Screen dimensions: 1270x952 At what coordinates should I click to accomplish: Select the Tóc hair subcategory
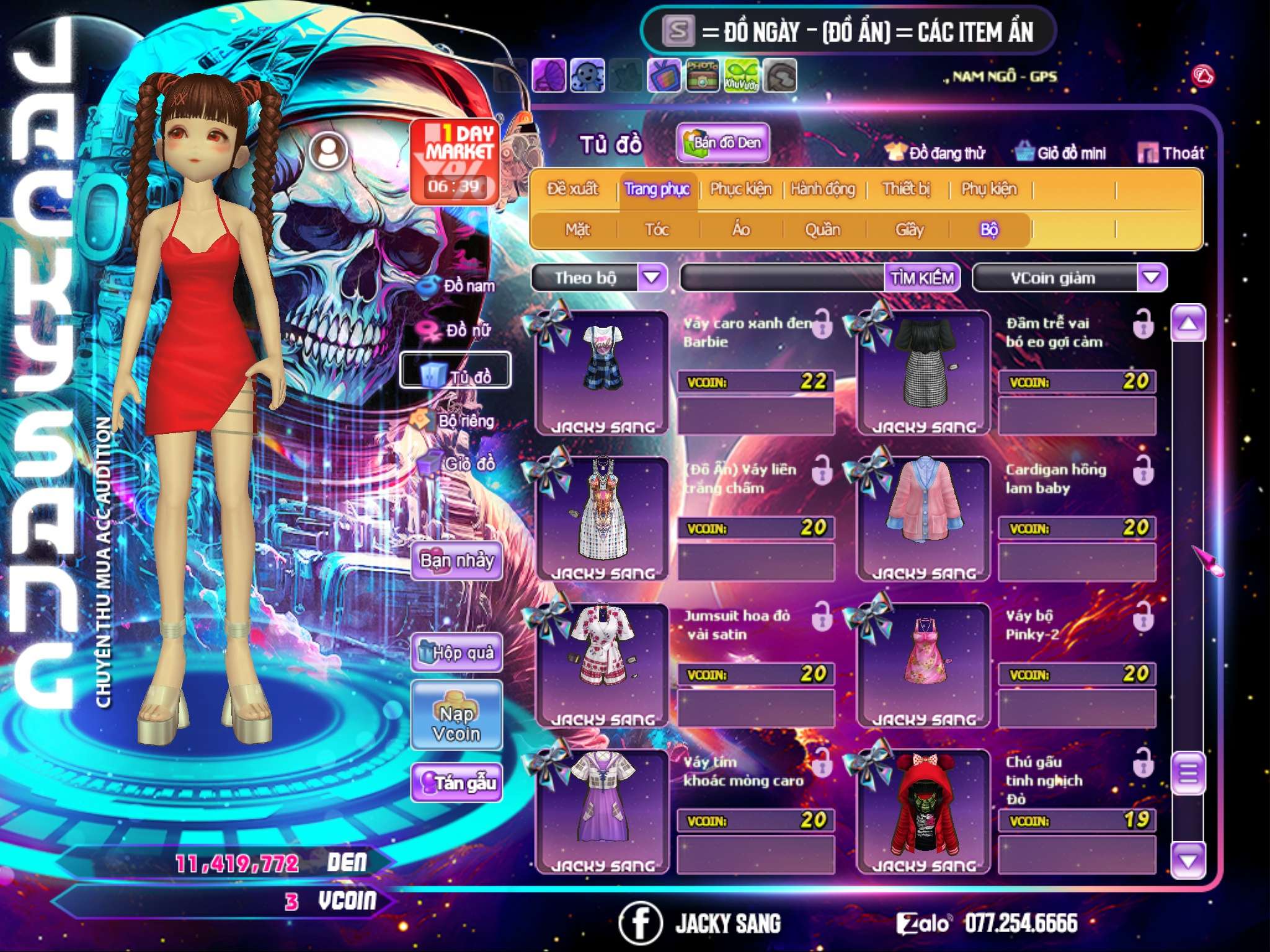657,230
